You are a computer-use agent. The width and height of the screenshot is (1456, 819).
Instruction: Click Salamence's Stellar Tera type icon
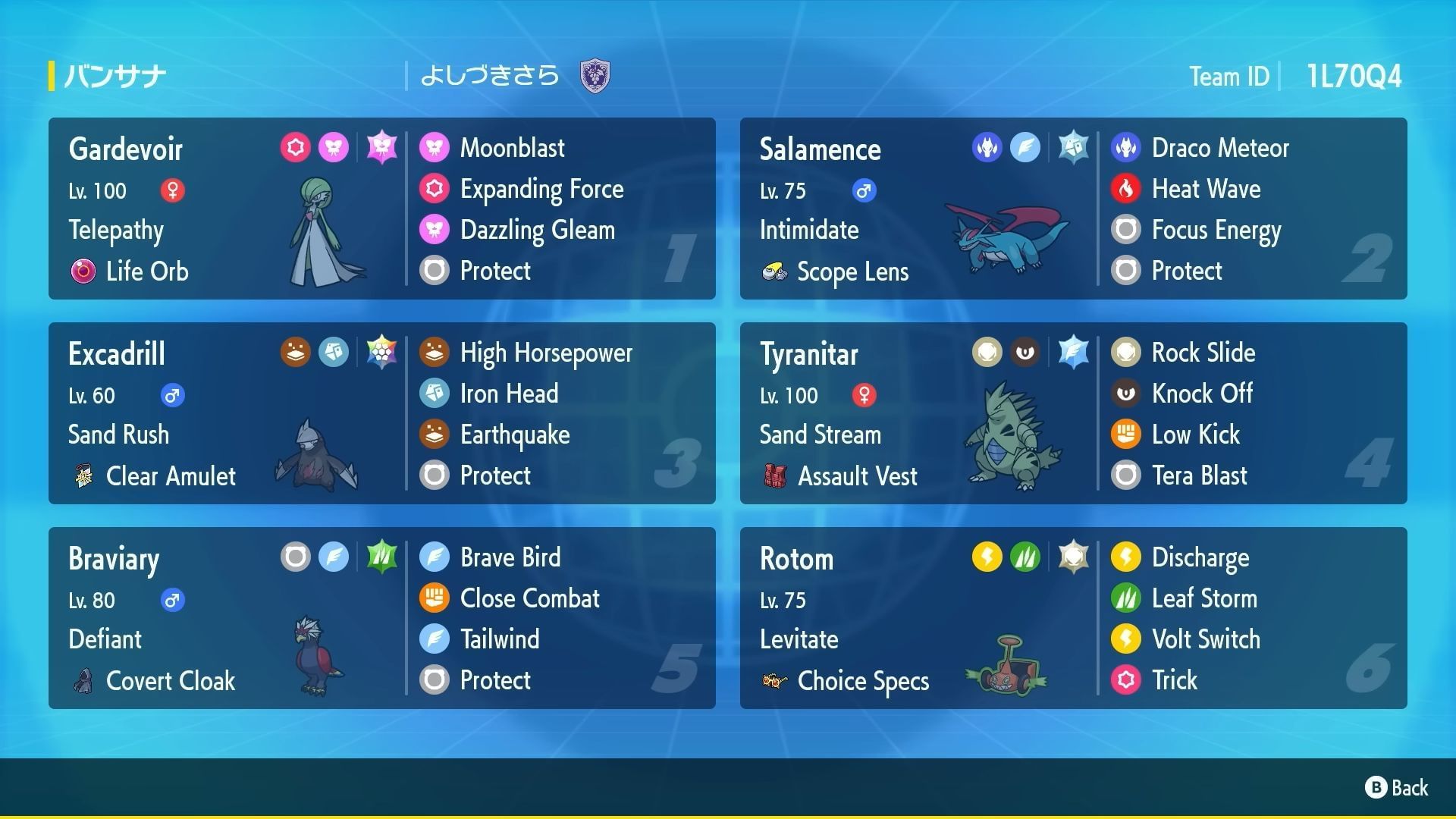1074,147
